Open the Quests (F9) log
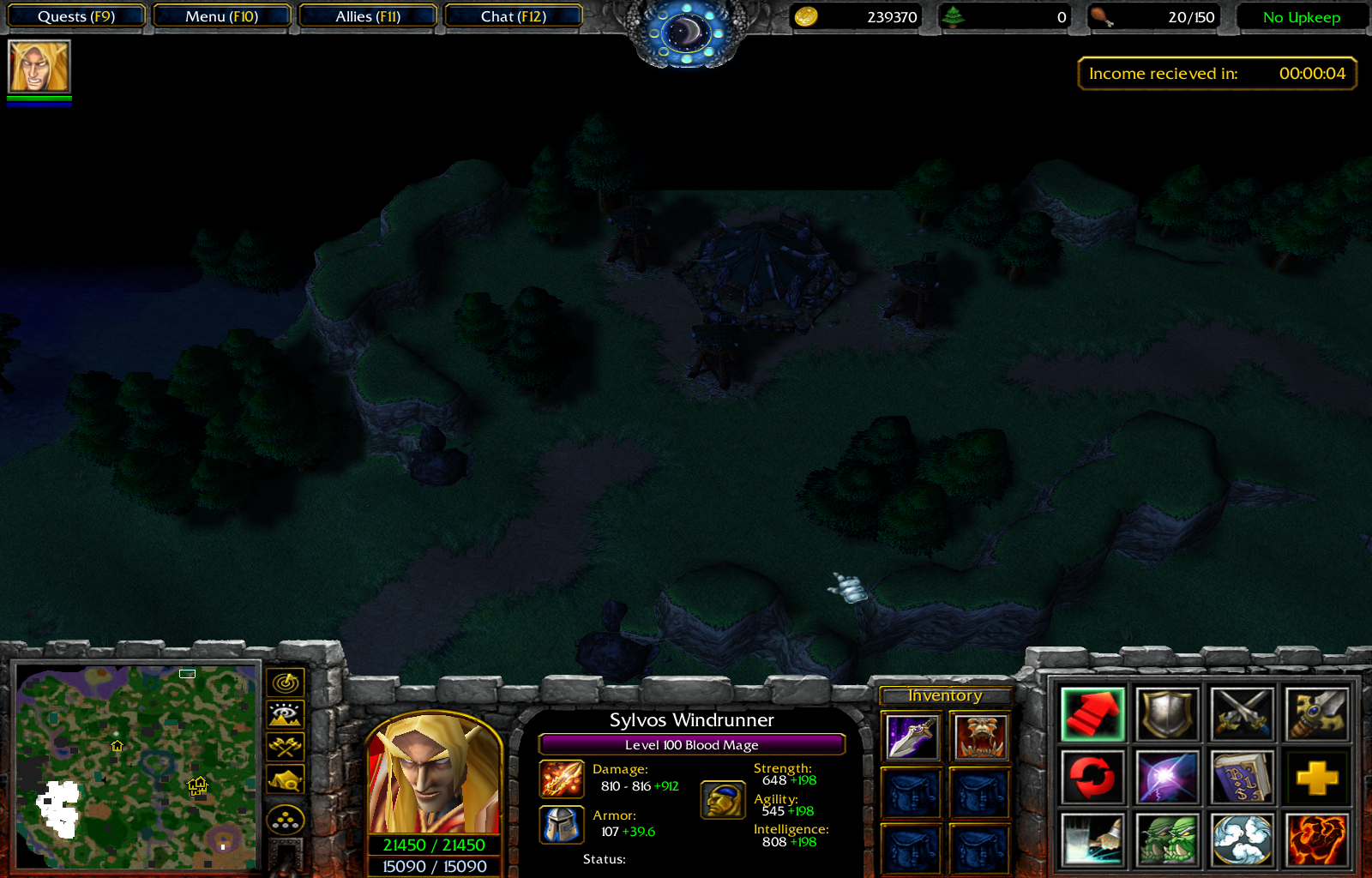The width and height of the screenshot is (1372, 878). pos(75,15)
